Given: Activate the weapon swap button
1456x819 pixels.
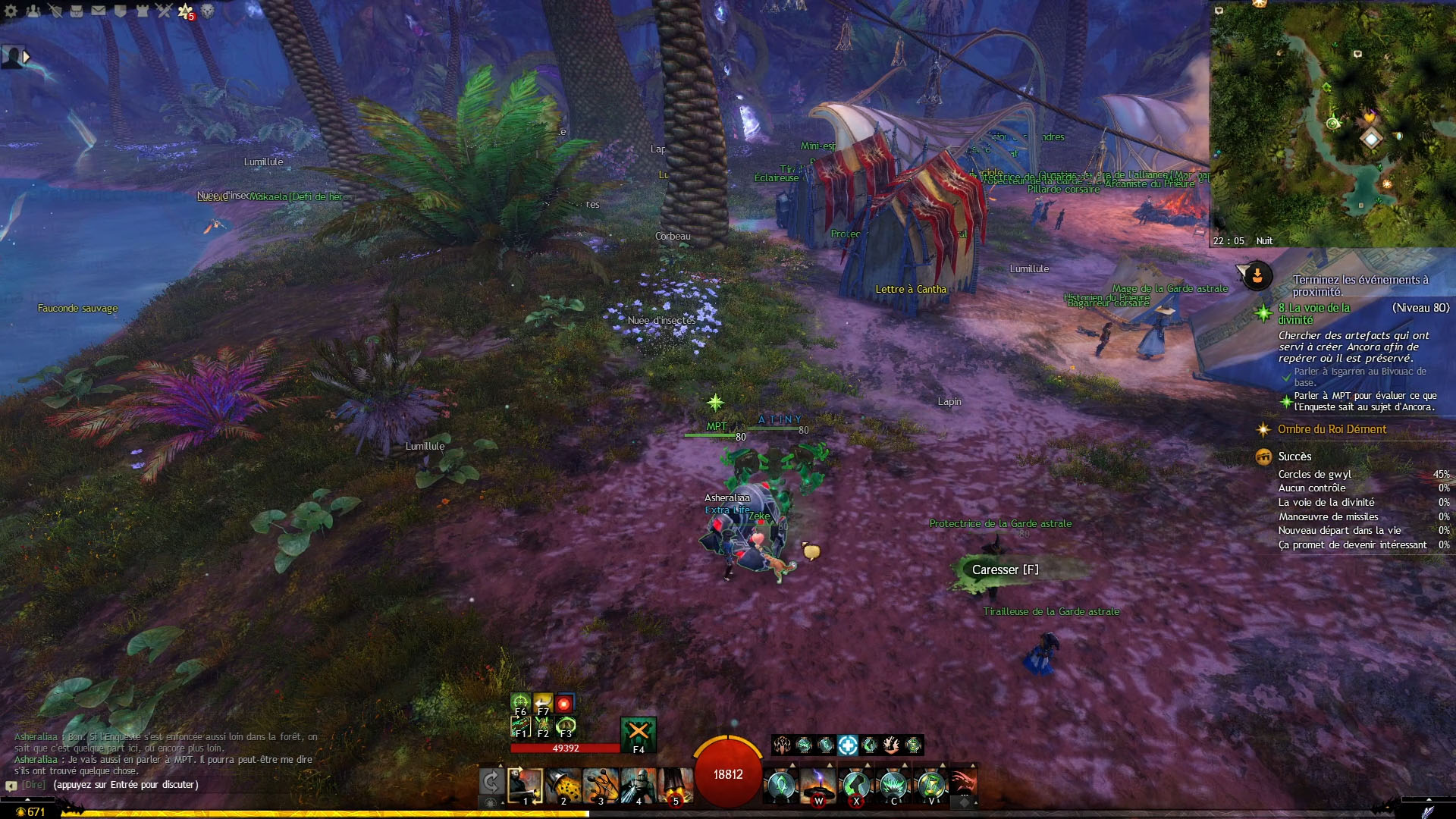Looking at the screenshot, I should [491, 781].
